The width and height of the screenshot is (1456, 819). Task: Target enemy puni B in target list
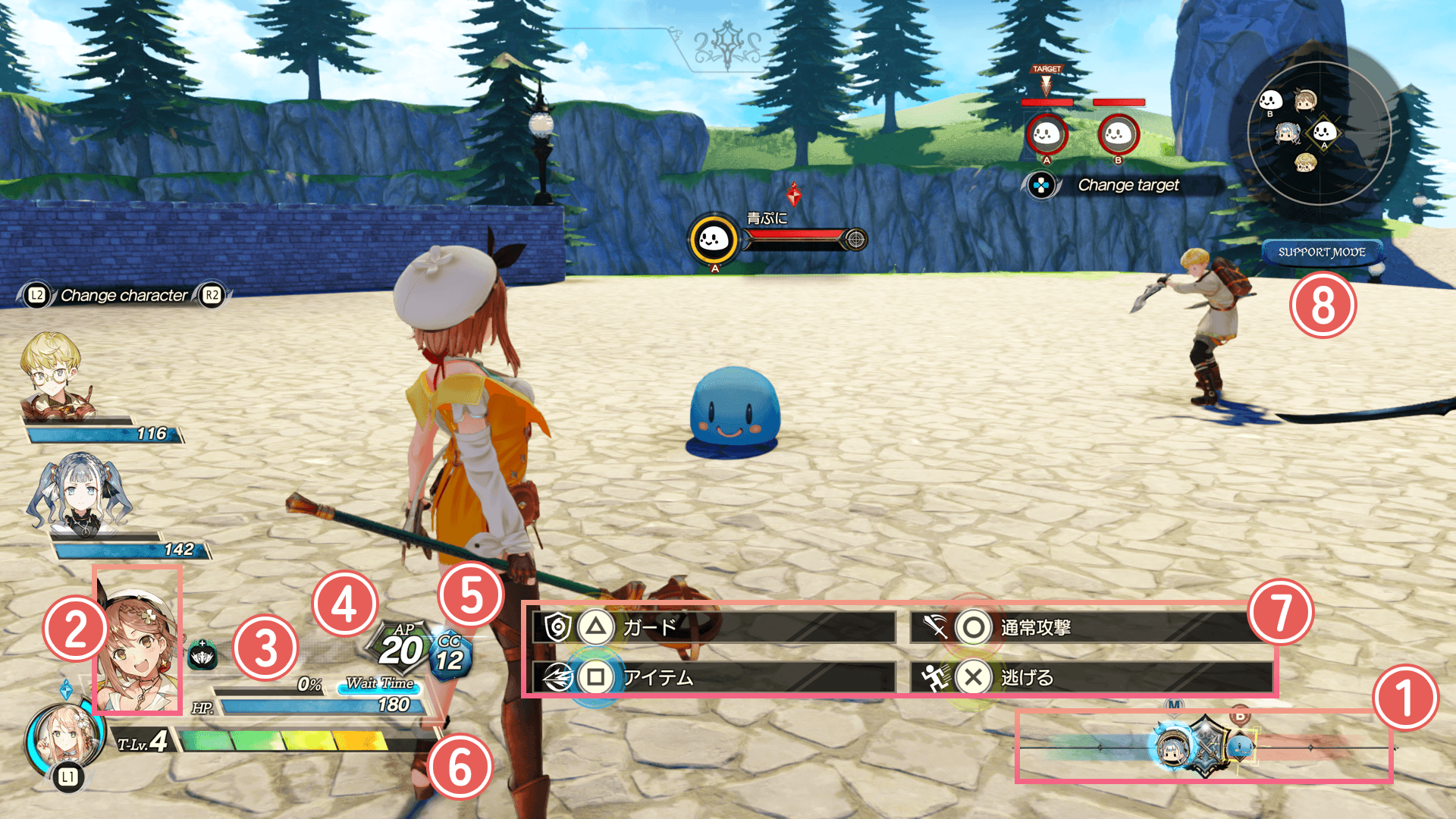pyautogui.click(x=1118, y=135)
